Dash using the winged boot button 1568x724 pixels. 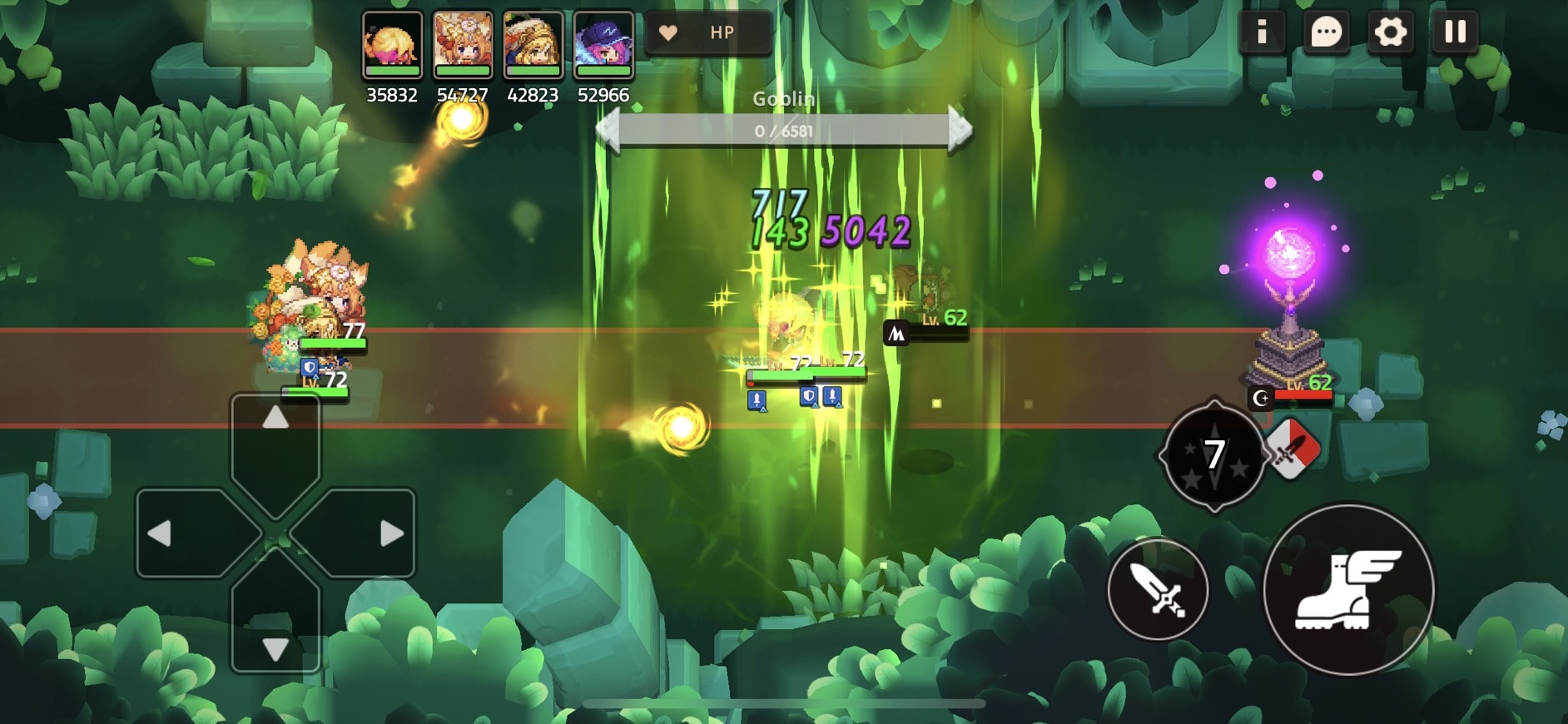(x=1348, y=589)
